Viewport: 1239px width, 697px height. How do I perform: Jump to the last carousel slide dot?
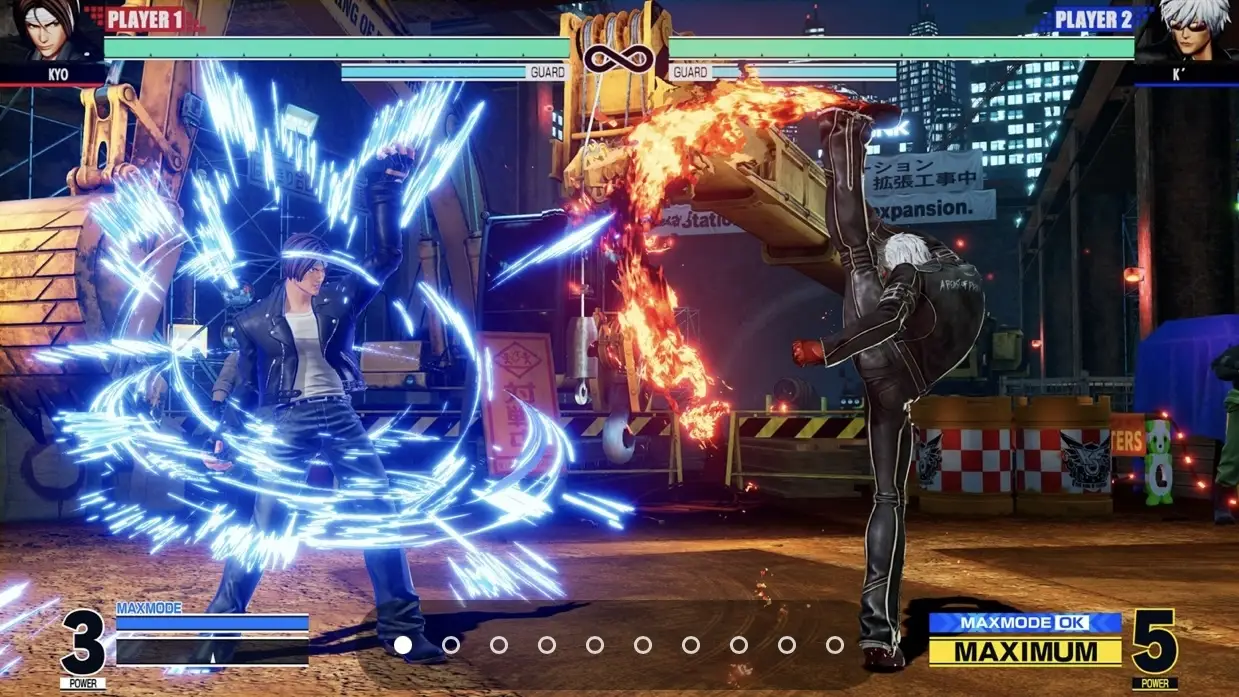835,645
